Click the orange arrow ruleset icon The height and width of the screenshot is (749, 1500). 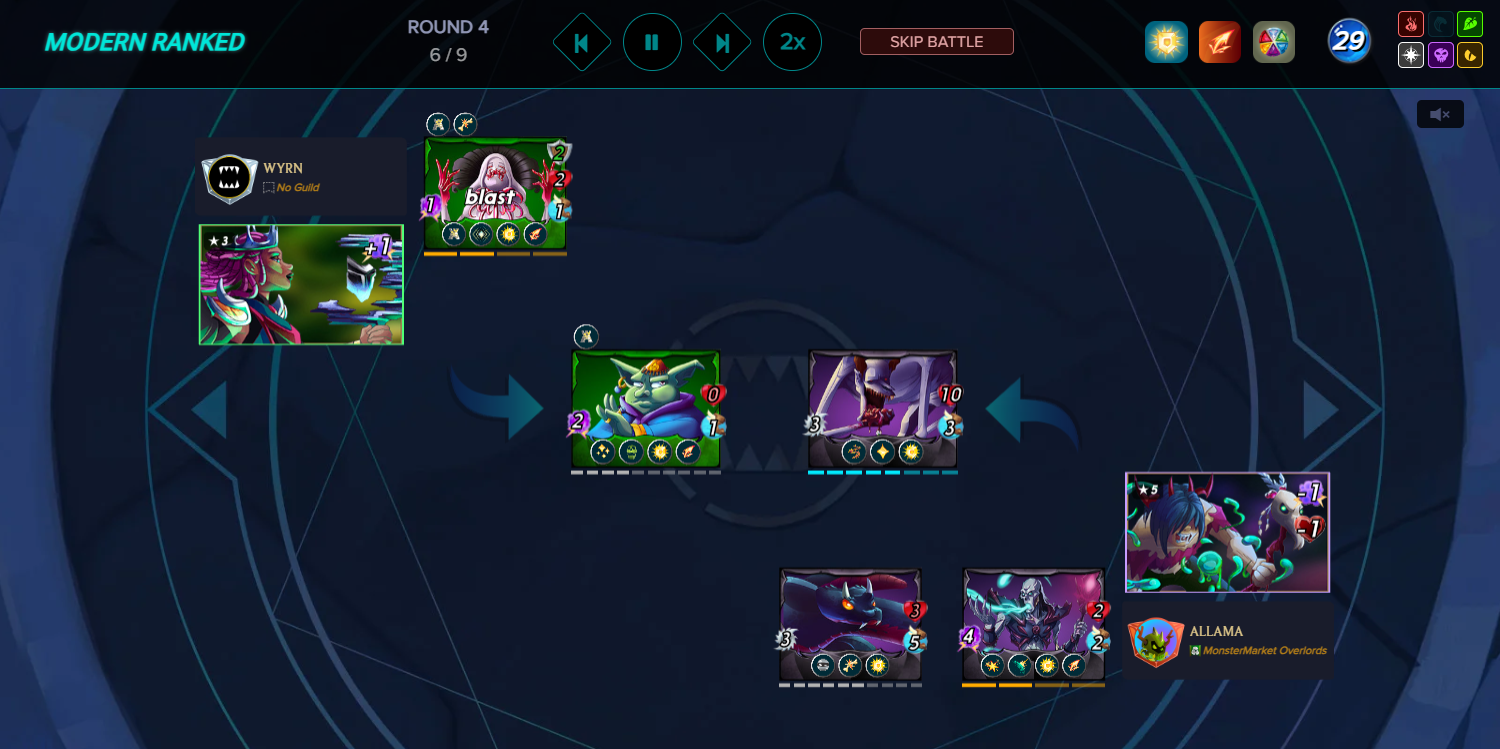point(1220,42)
